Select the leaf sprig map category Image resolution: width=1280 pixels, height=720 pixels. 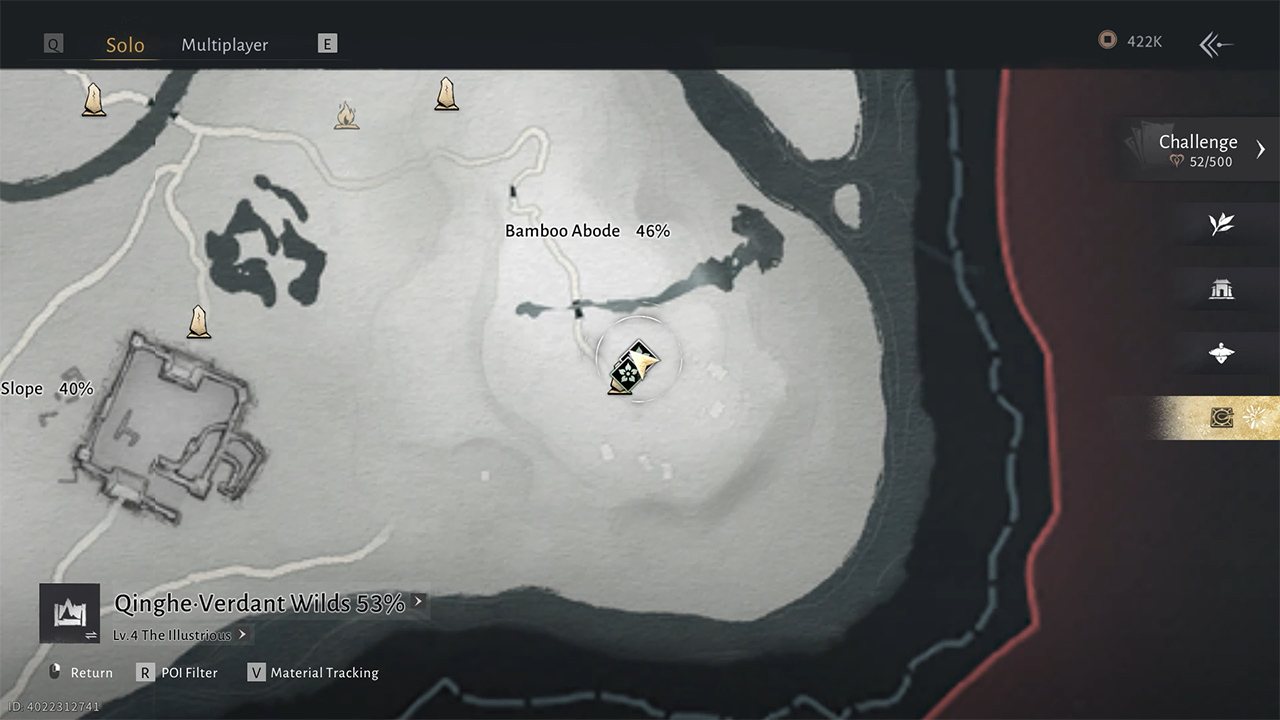pyautogui.click(x=1221, y=225)
